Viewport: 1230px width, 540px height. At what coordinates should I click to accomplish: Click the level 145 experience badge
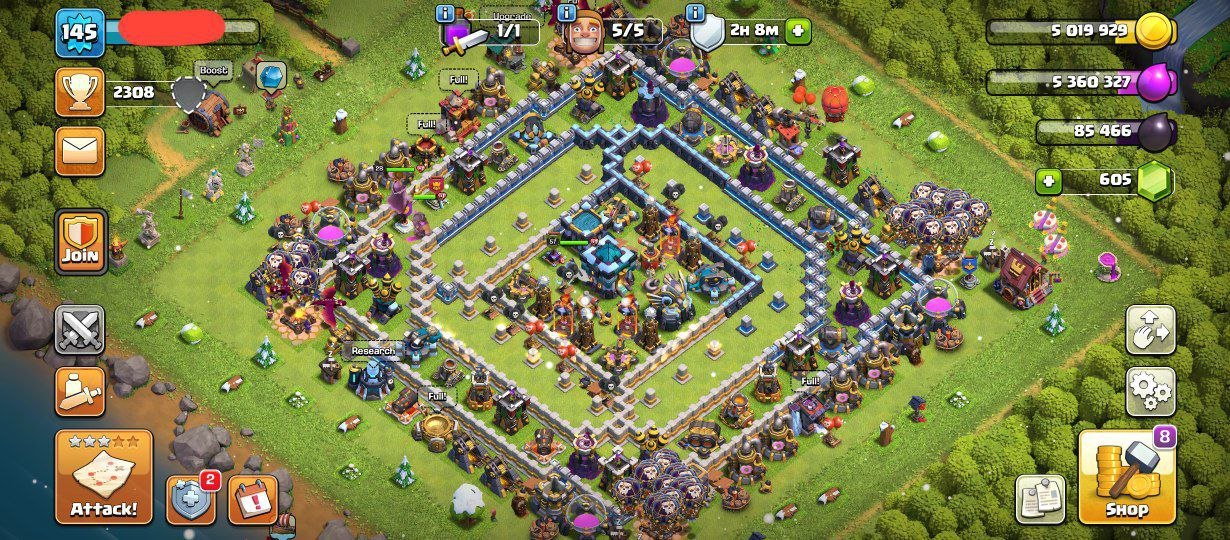tap(79, 33)
